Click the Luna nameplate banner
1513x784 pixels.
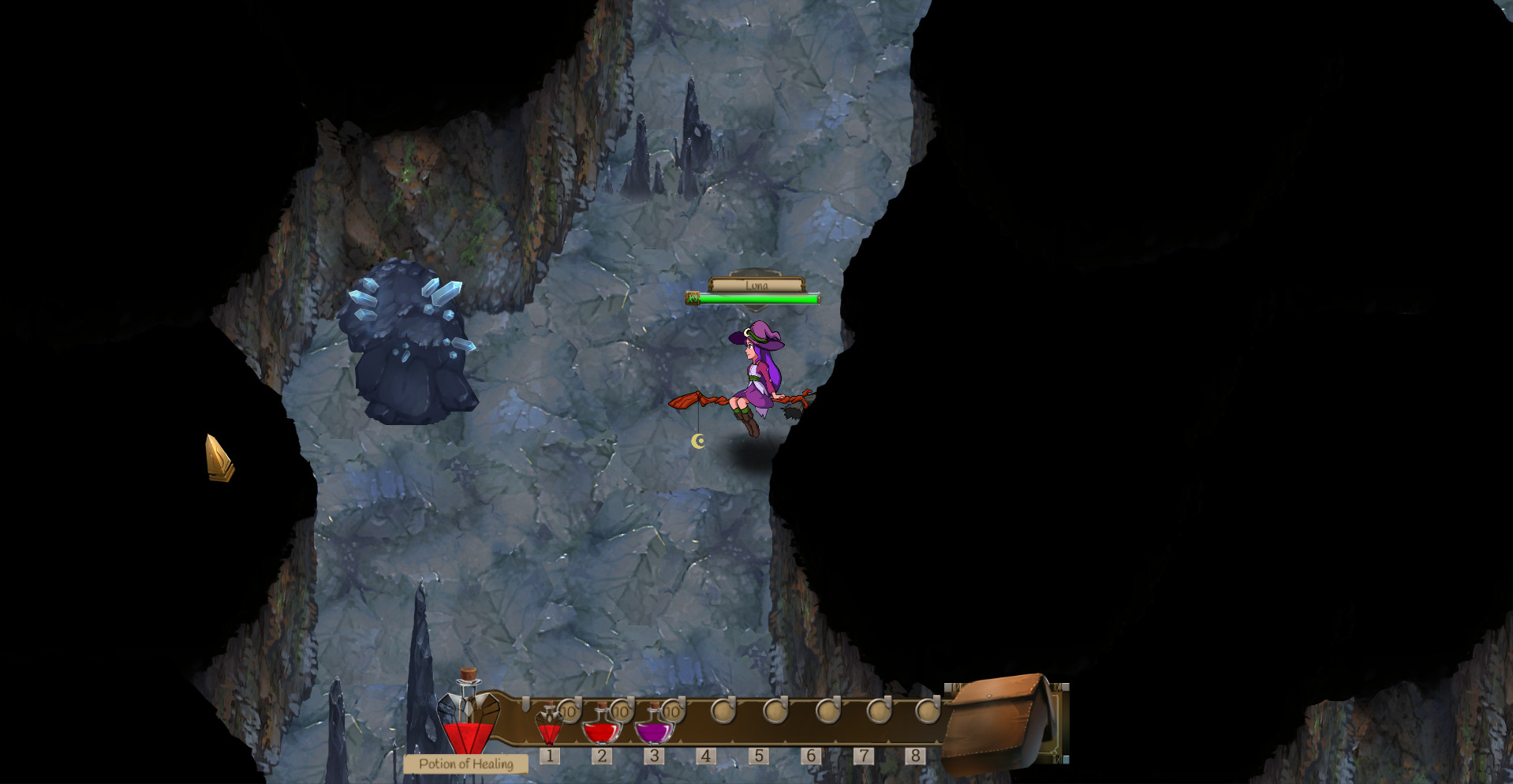pyautogui.click(x=756, y=285)
